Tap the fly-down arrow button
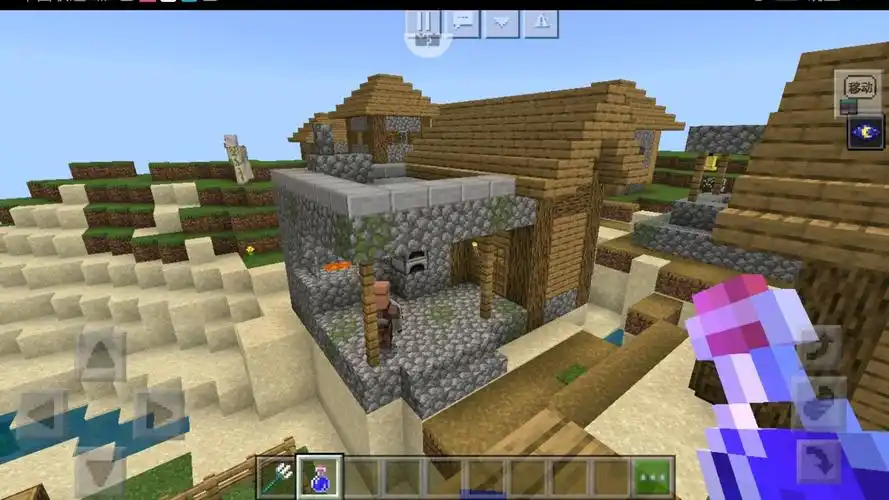This screenshot has height=500, width=889. [819, 460]
